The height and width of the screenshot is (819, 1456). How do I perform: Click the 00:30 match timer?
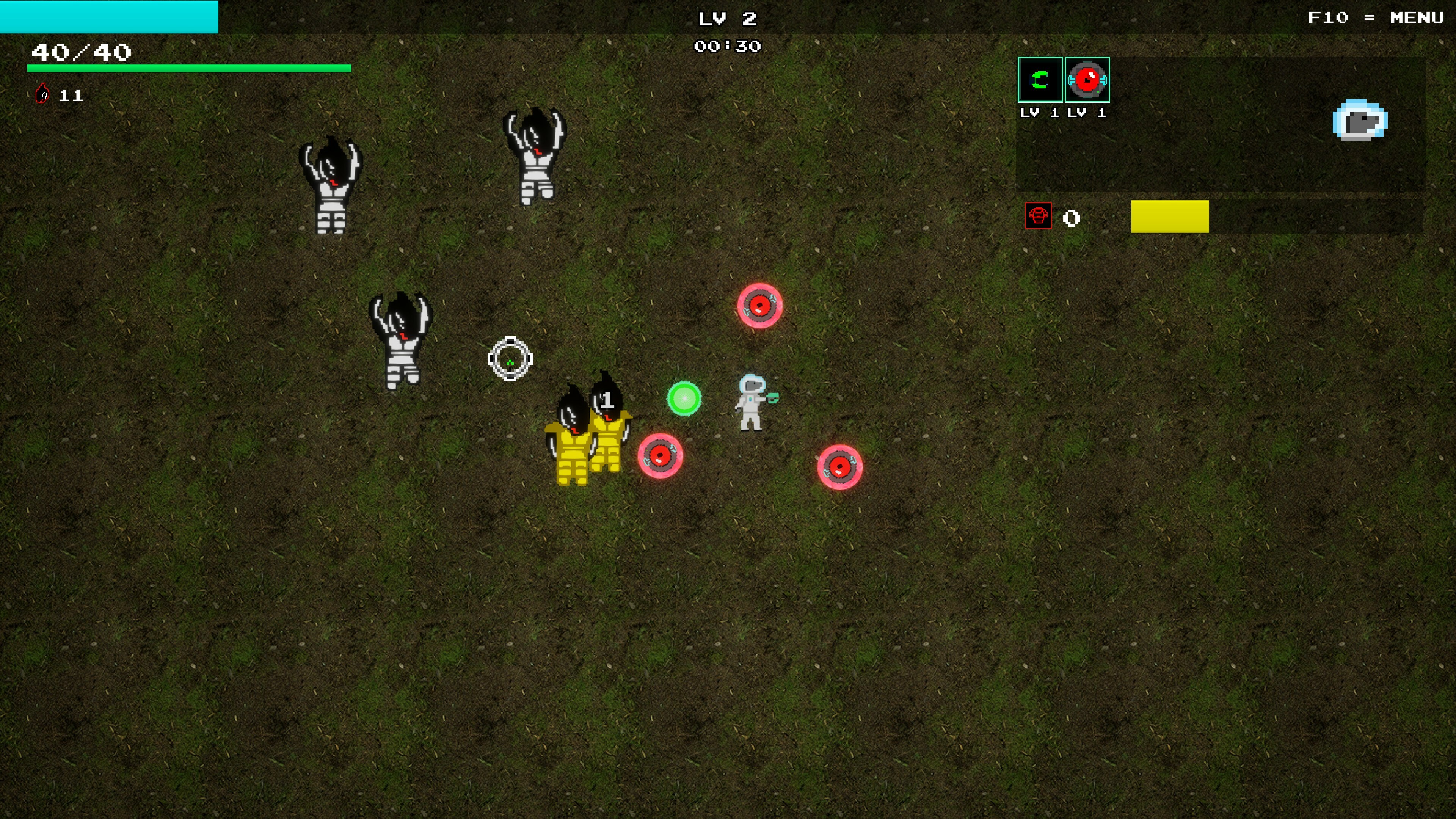(728, 46)
